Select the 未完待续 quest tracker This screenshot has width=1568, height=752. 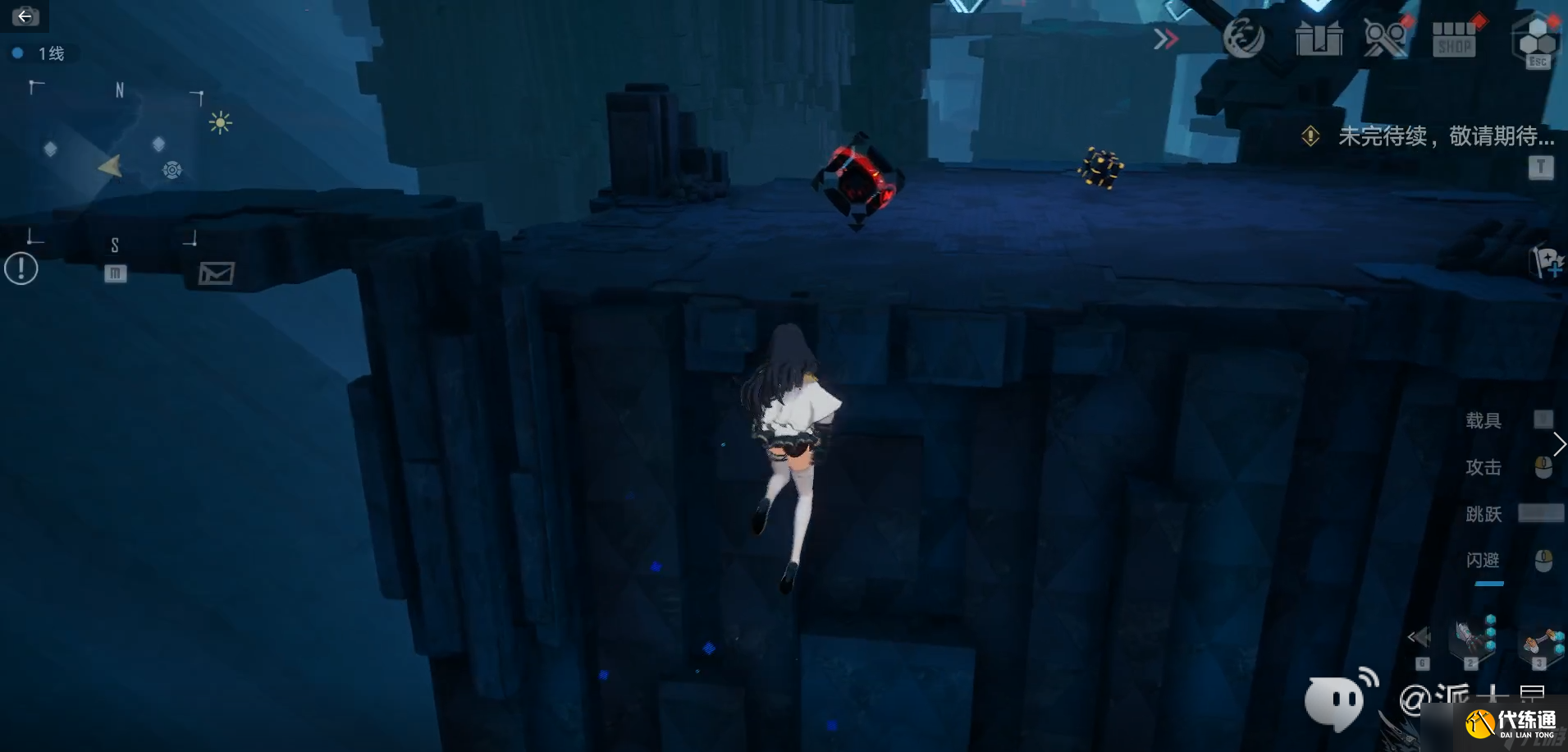coord(1444,136)
